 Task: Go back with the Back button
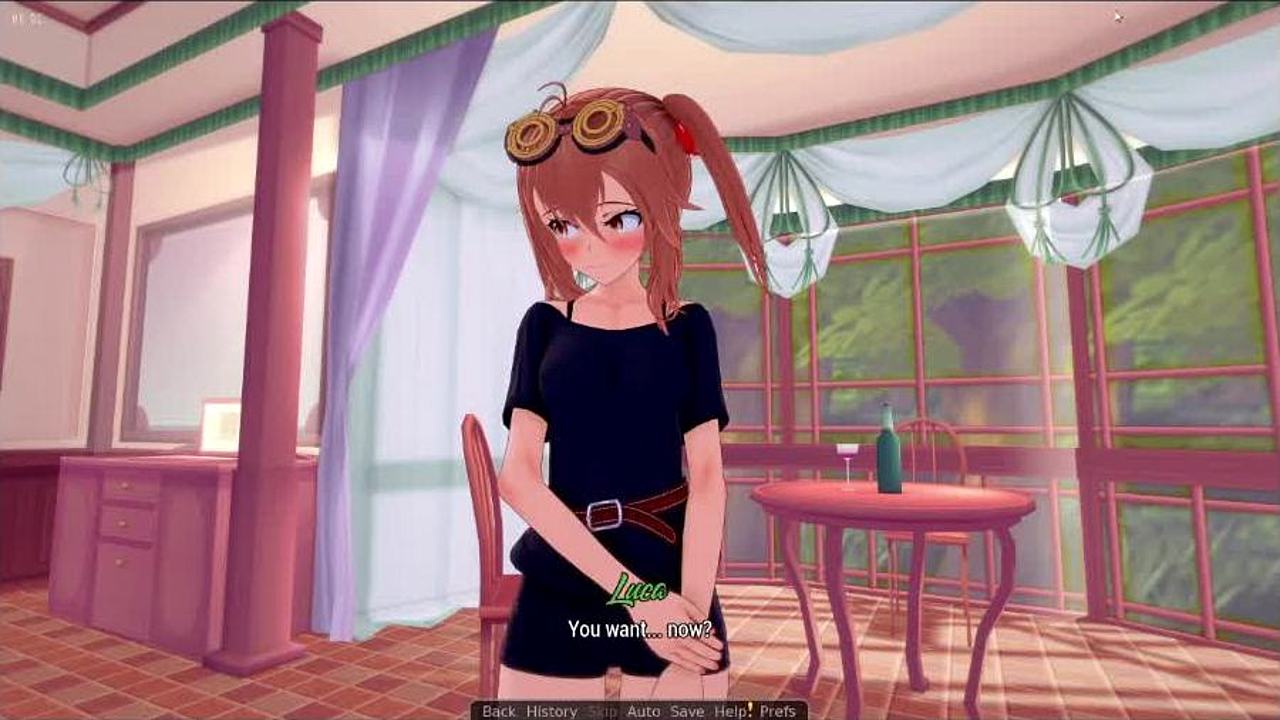498,711
